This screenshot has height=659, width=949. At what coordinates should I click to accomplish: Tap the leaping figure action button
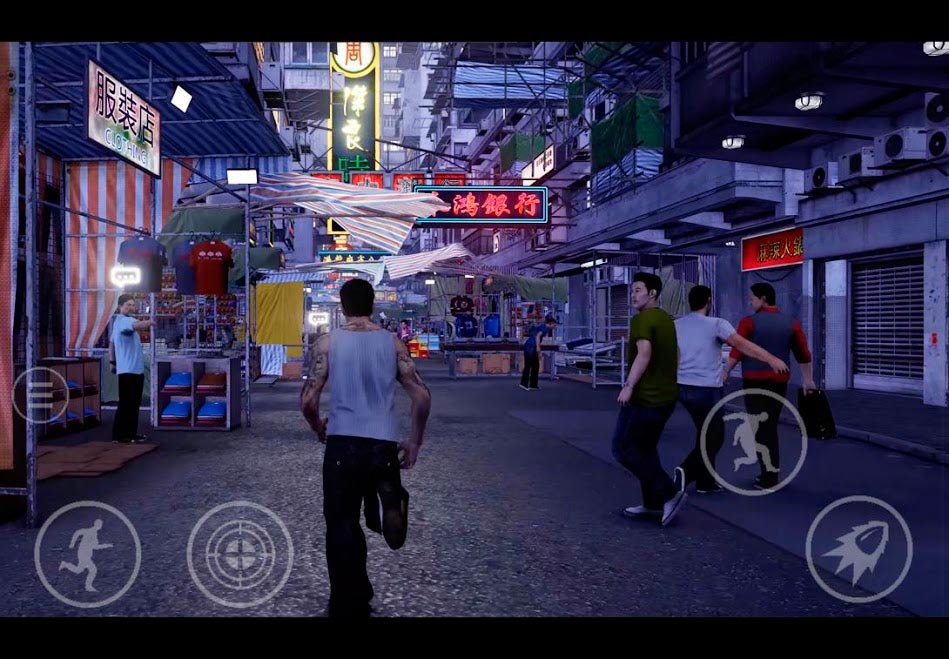[753, 441]
